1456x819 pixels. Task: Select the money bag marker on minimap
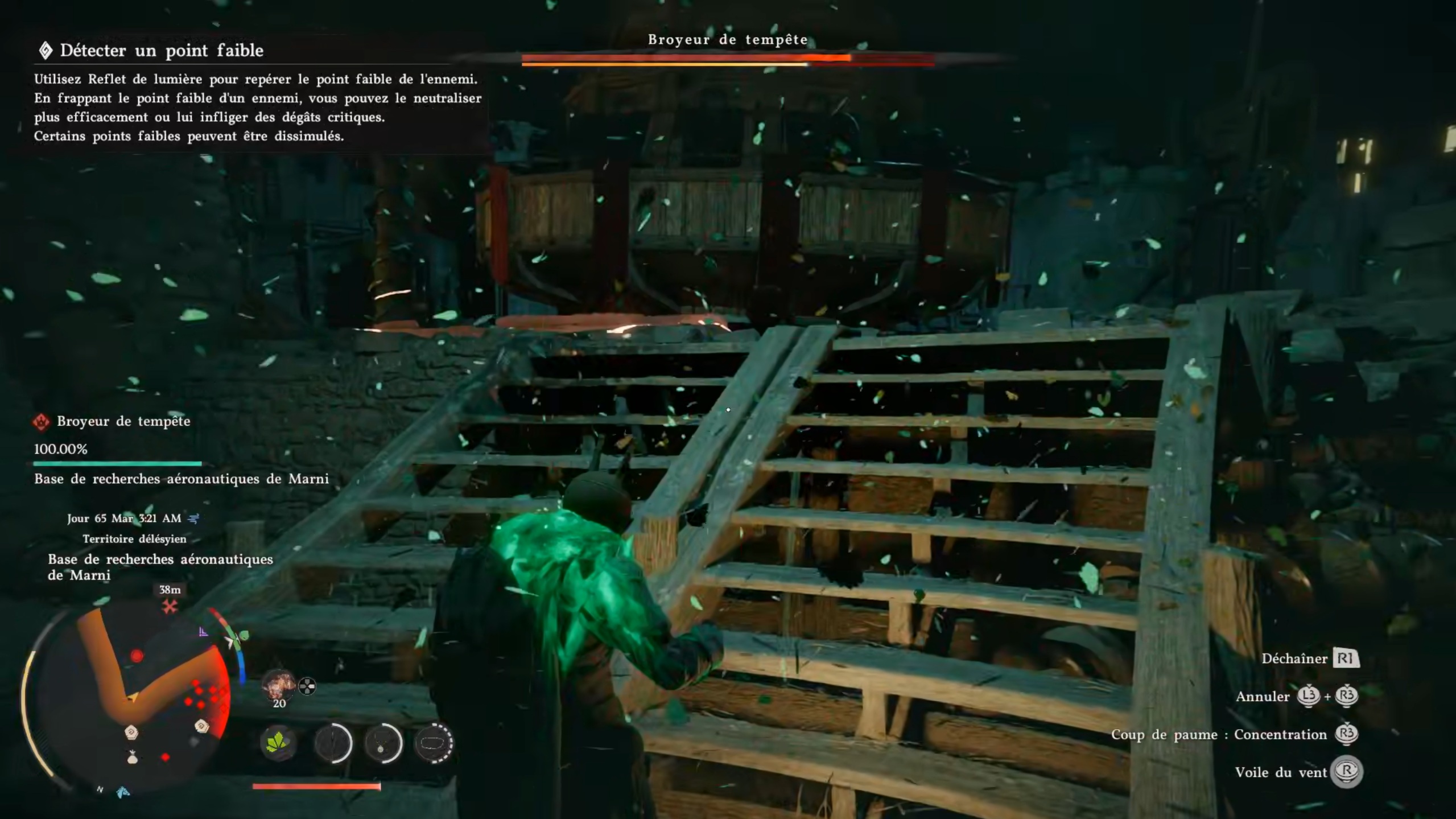point(133,757)
